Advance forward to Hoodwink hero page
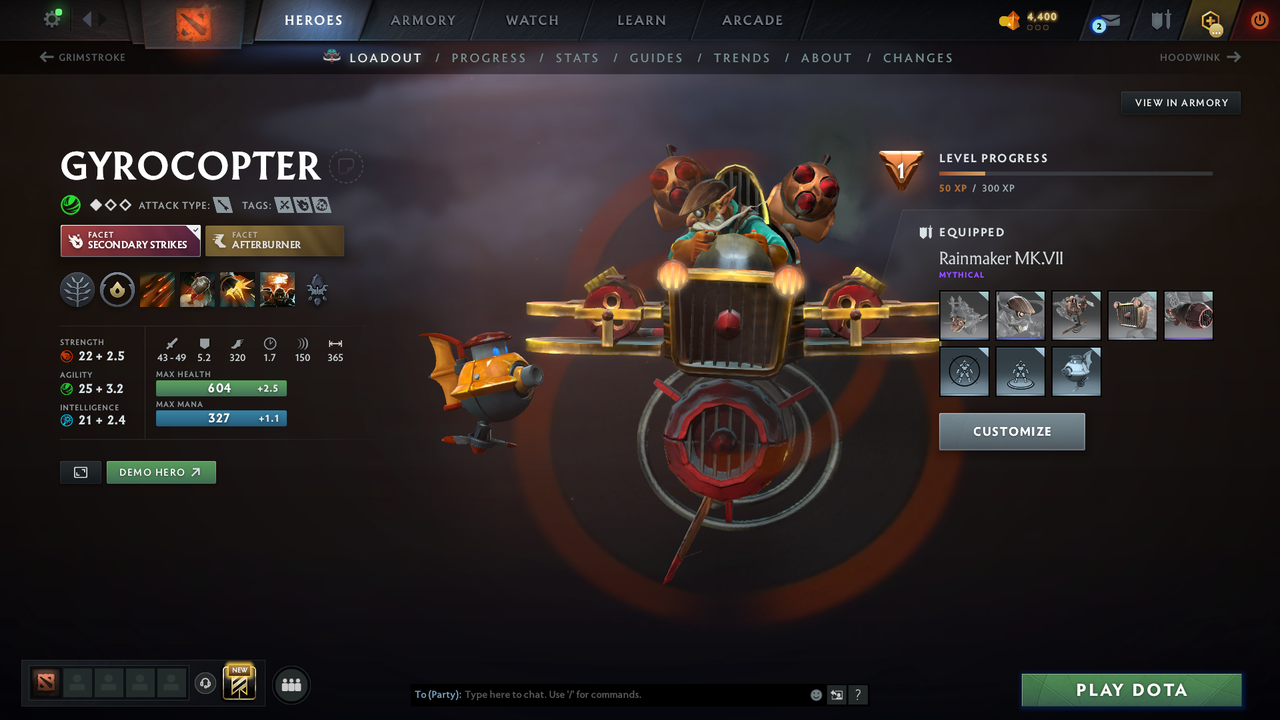The image size is (1280, 720). (x=1198, y=57)
